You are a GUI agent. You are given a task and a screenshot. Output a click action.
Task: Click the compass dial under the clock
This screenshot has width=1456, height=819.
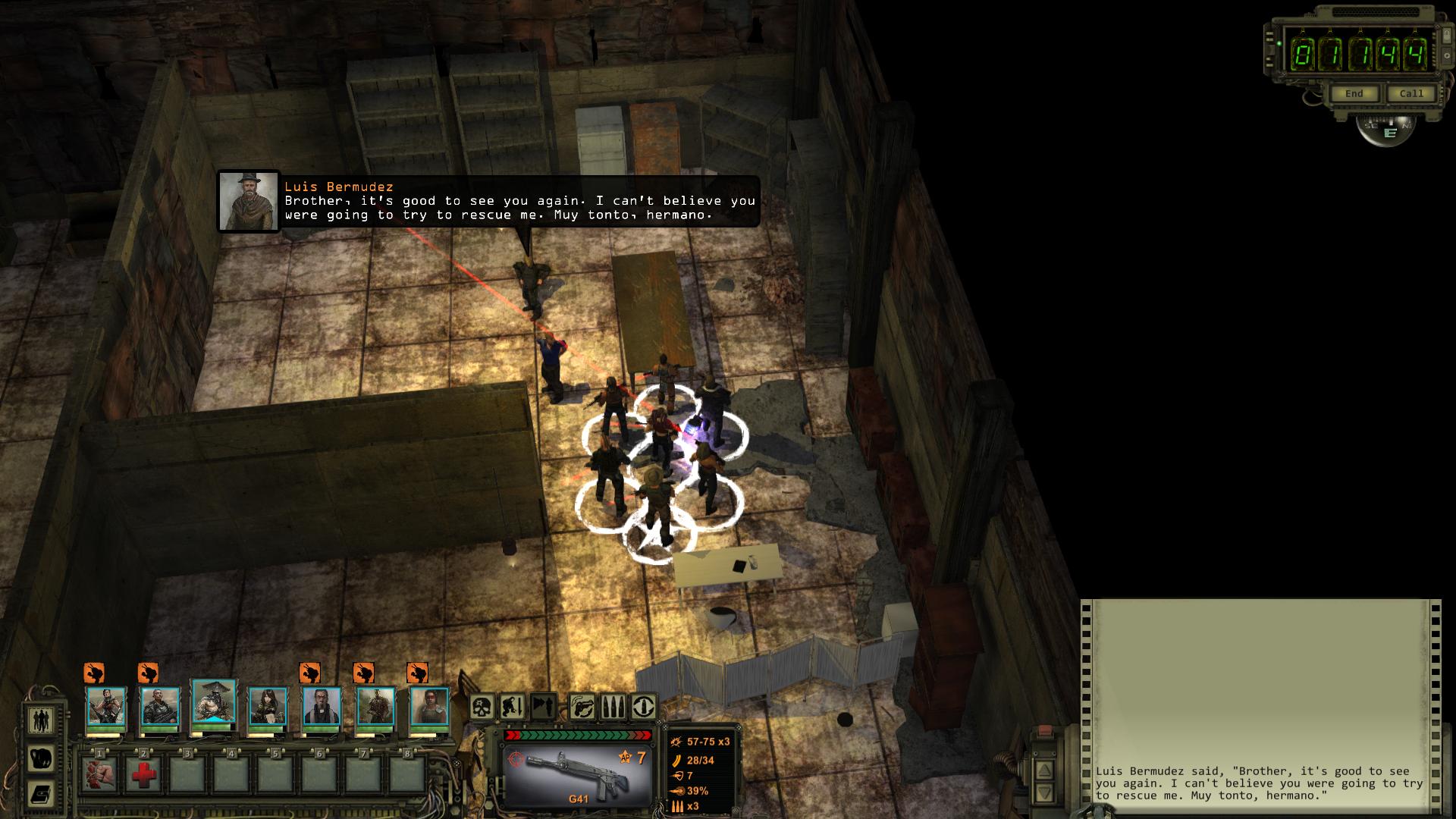click(1388, 130)
